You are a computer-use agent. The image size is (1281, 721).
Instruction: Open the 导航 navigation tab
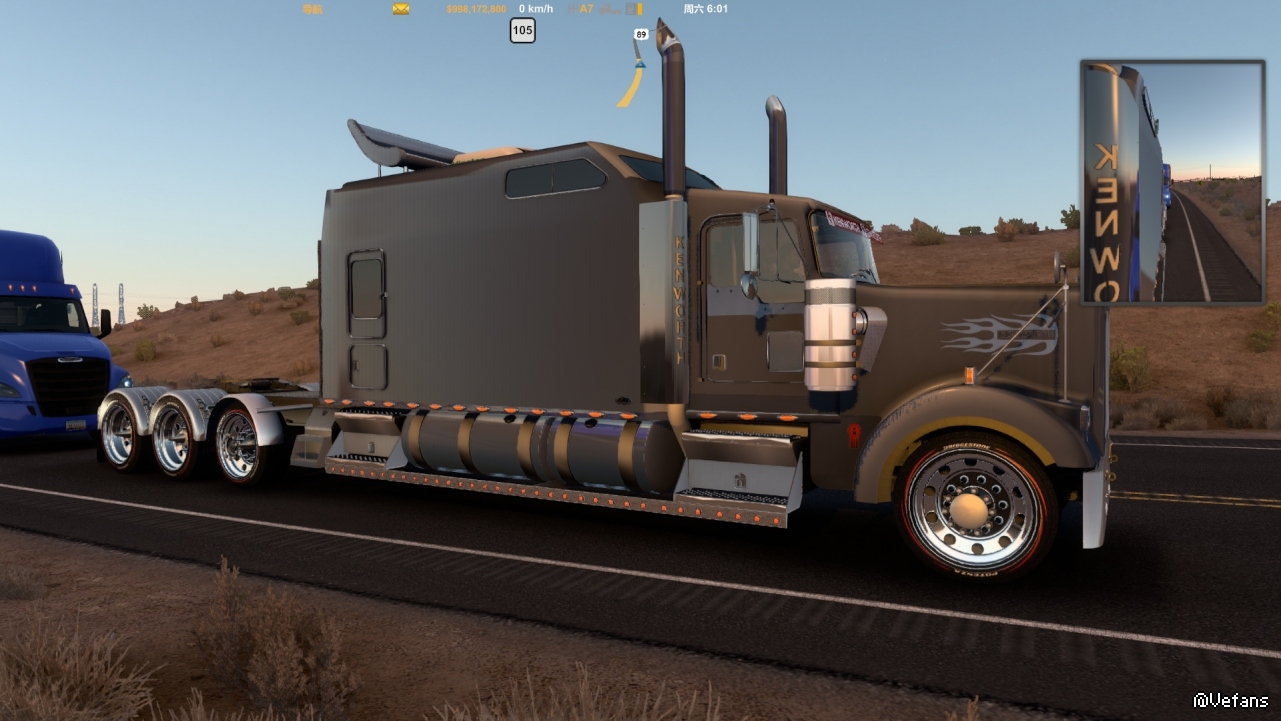click(x=312, y=9)
